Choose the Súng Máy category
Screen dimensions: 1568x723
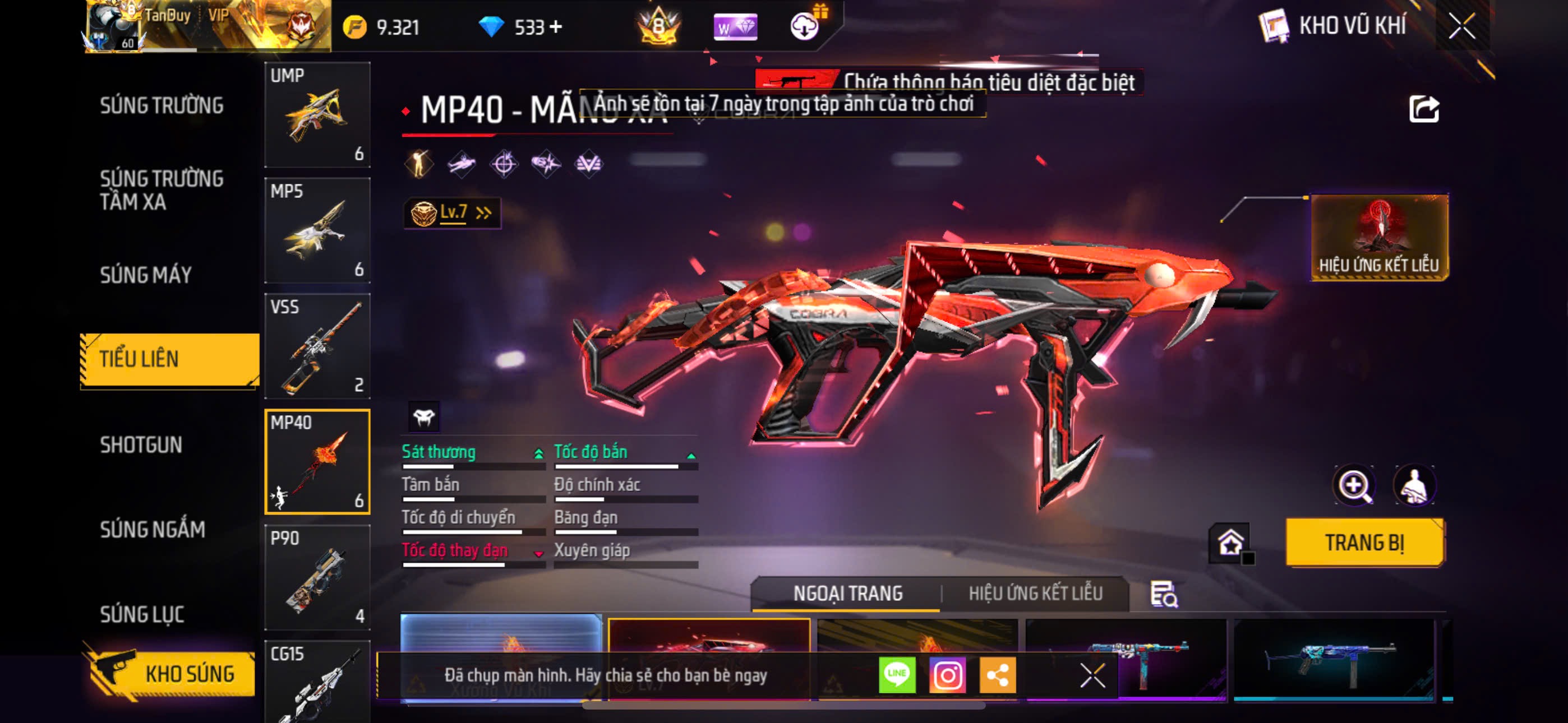[x=145, y=275]
